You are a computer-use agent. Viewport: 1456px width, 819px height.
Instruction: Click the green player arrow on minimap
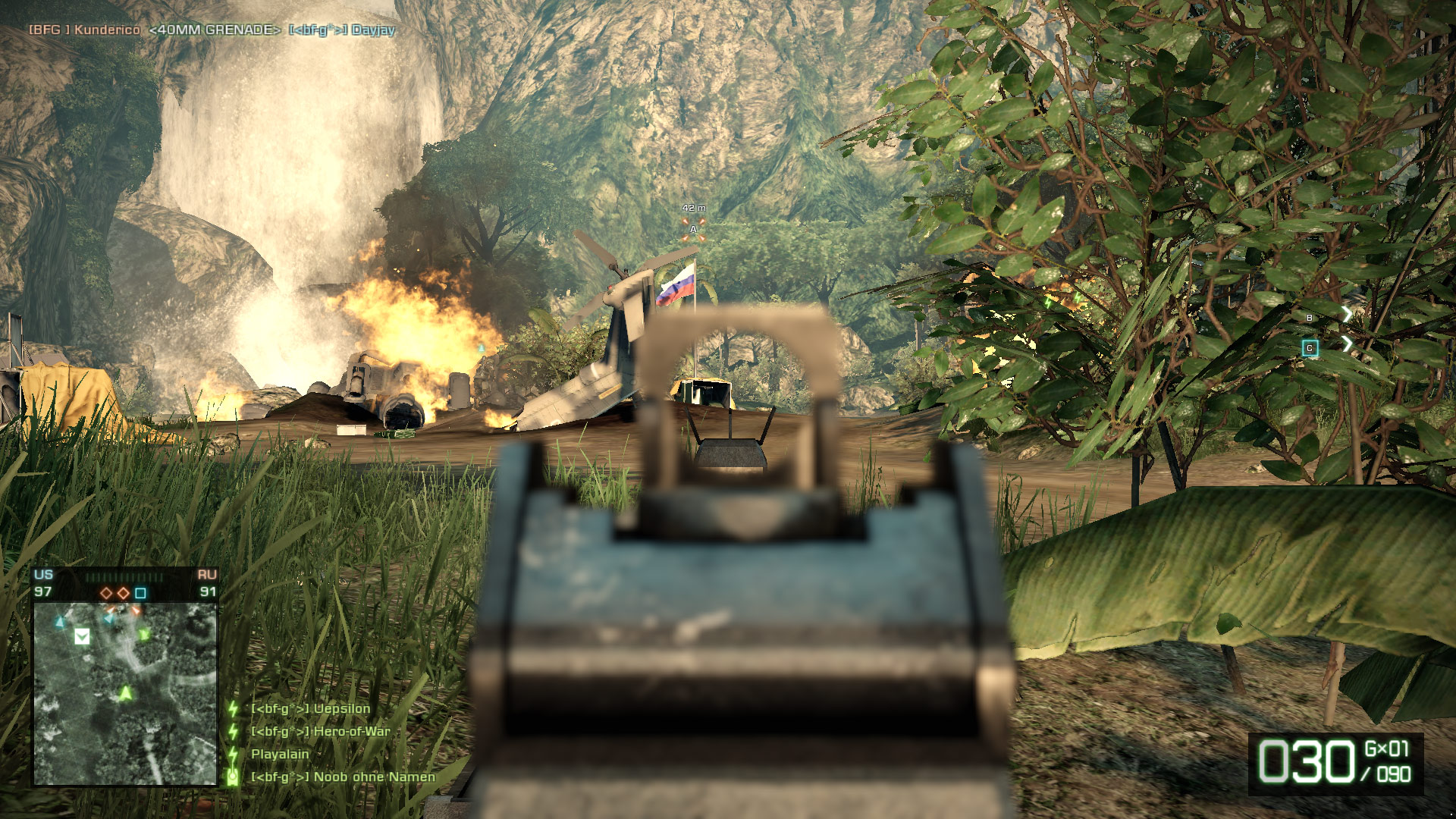pos(125,692)
